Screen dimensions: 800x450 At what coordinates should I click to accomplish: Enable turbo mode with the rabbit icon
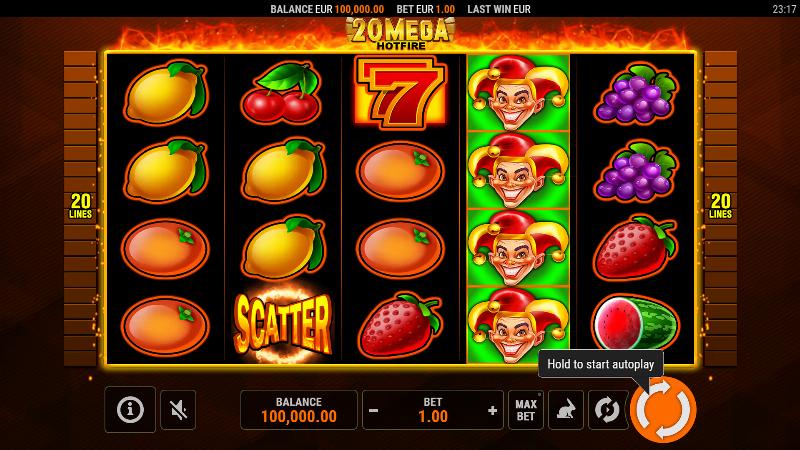pyautogui.click(x=566, y=410)
